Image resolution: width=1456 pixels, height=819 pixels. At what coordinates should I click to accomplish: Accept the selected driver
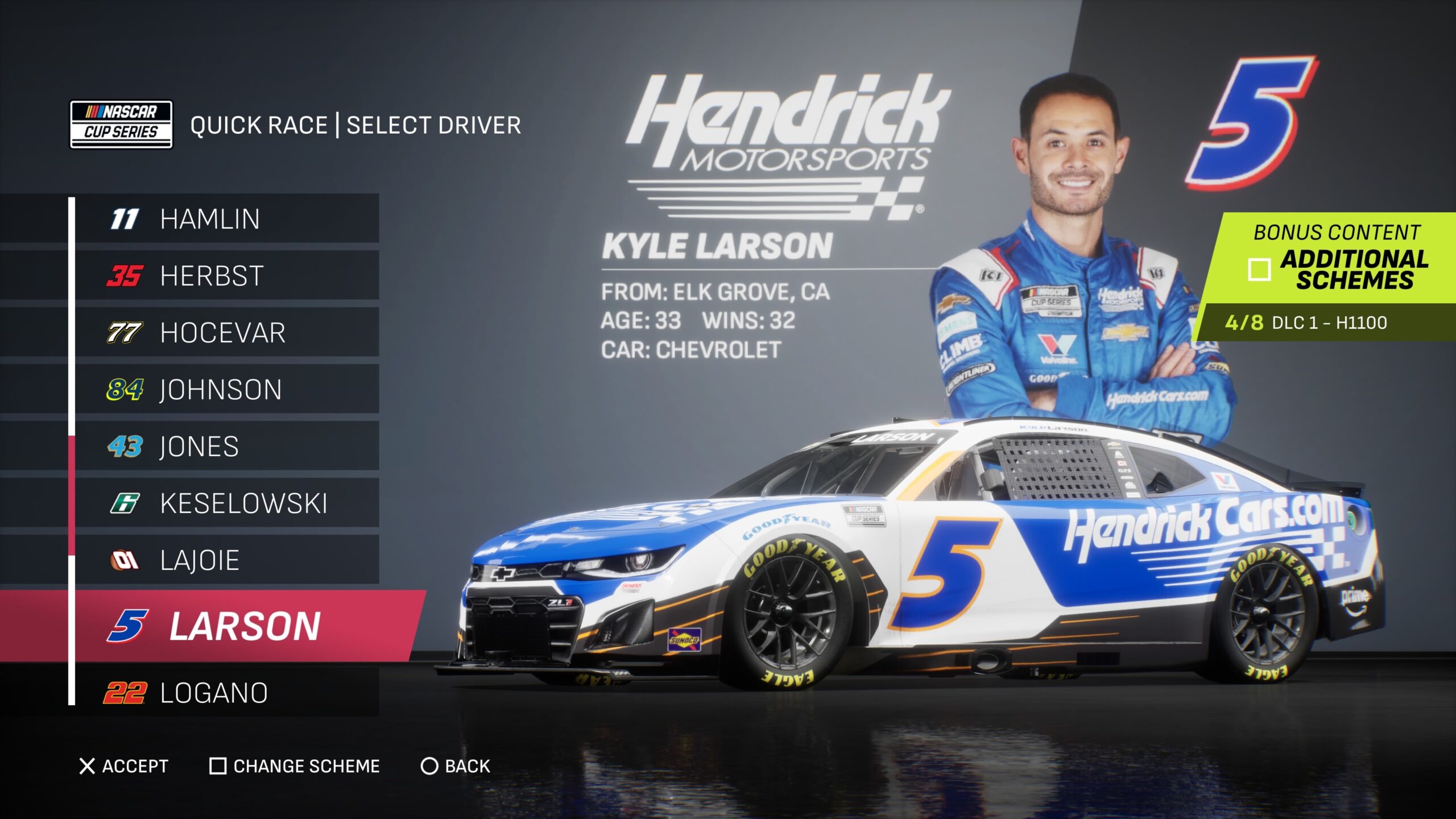pyautogui.click(x=124, y=766)
